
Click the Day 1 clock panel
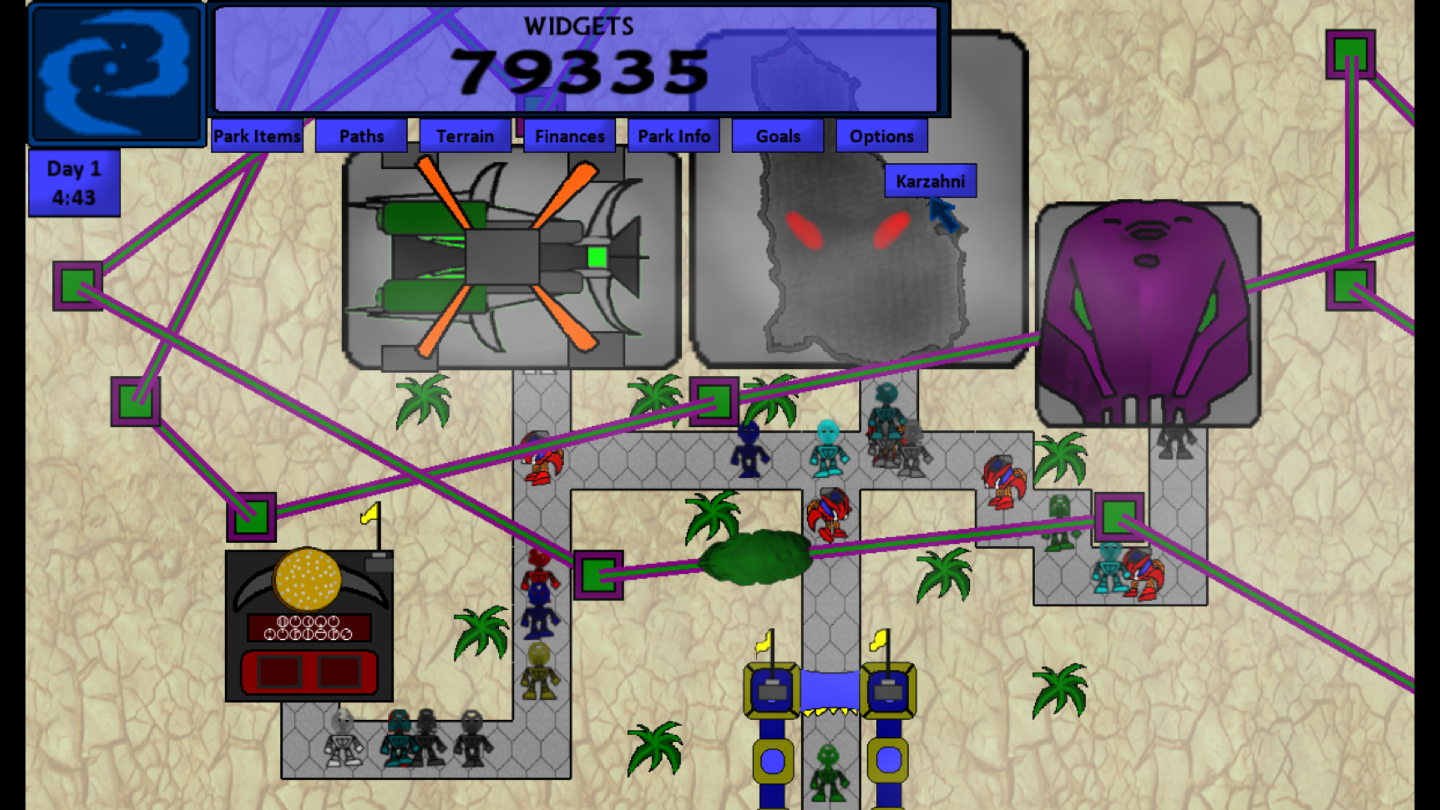click(x=73, y=182)
